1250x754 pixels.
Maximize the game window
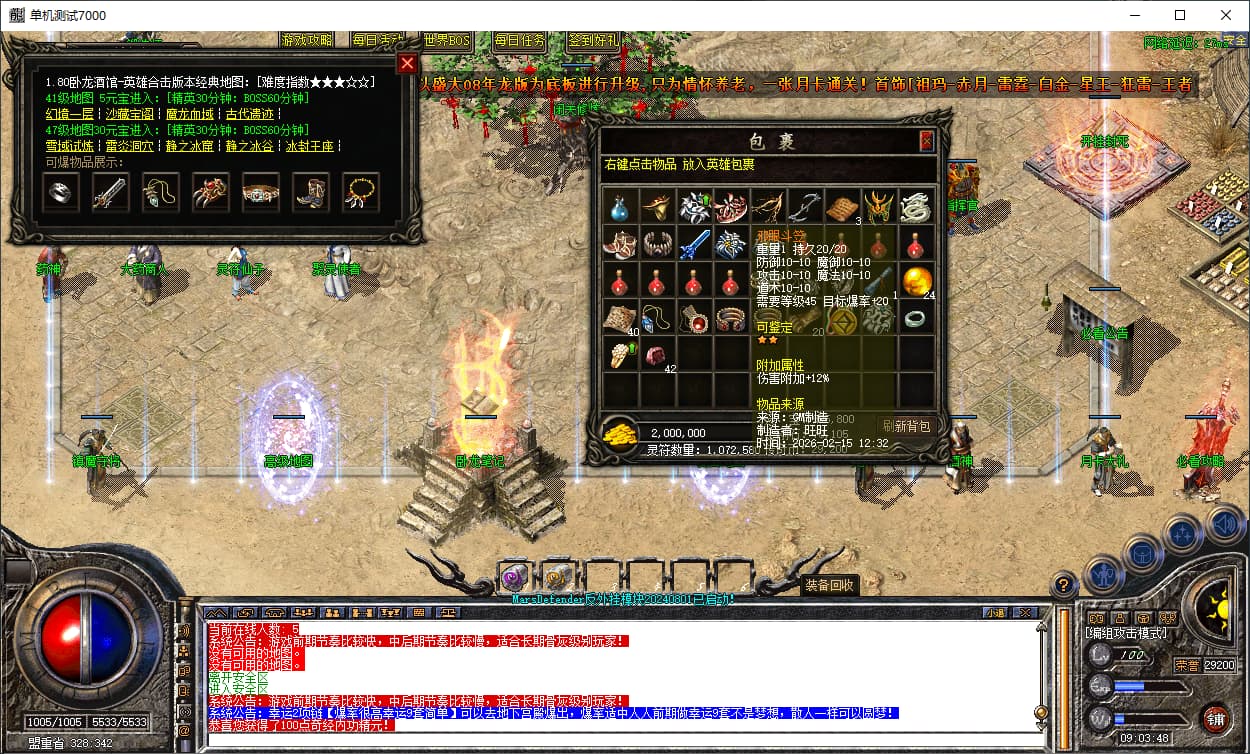coord(1180,15)
